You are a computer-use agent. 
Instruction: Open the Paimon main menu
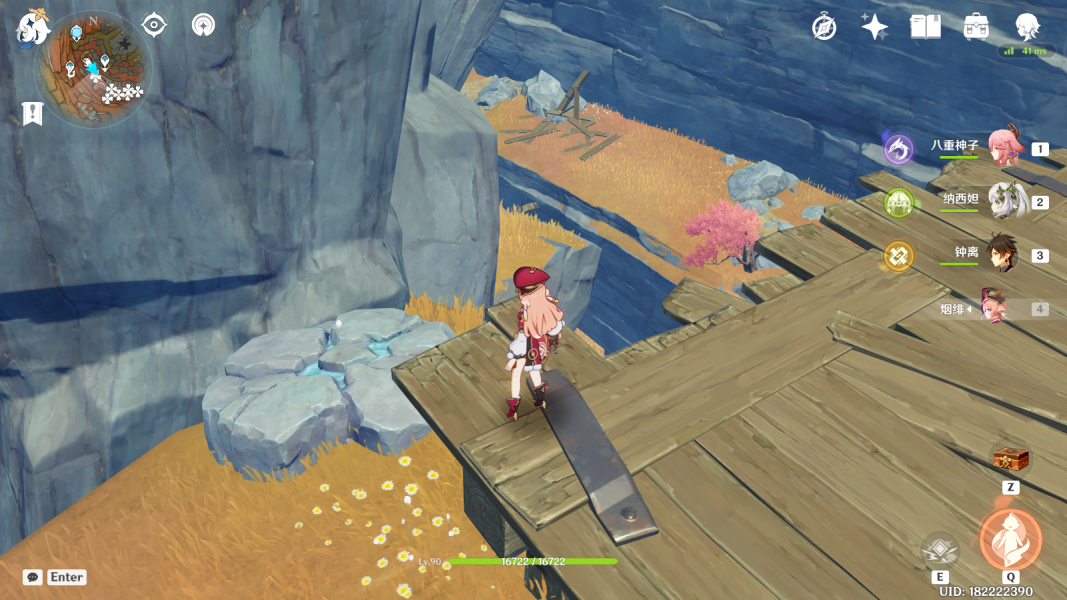click(x=32, y=30)
